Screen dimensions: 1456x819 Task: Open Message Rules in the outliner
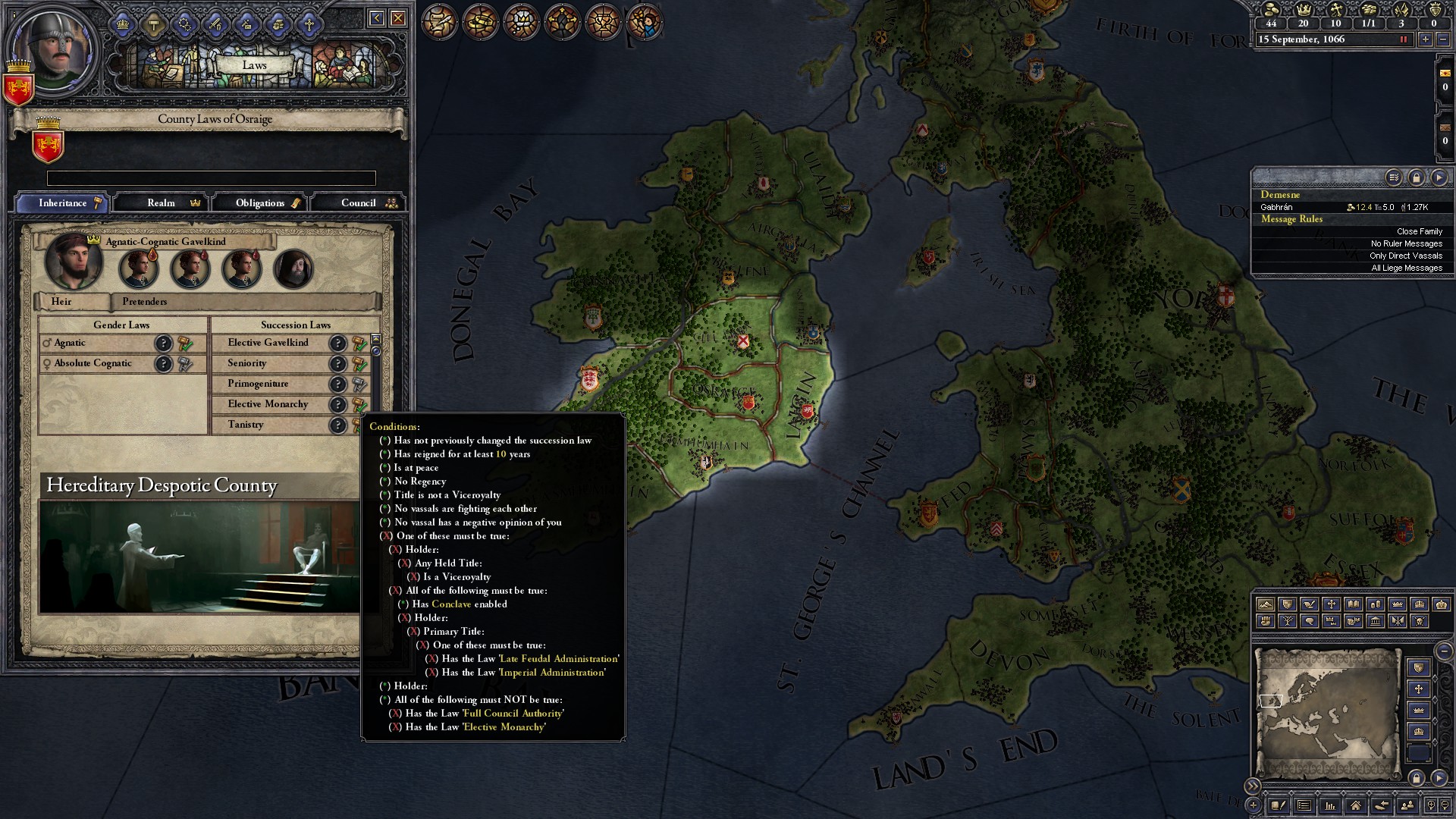(1291, 219)
